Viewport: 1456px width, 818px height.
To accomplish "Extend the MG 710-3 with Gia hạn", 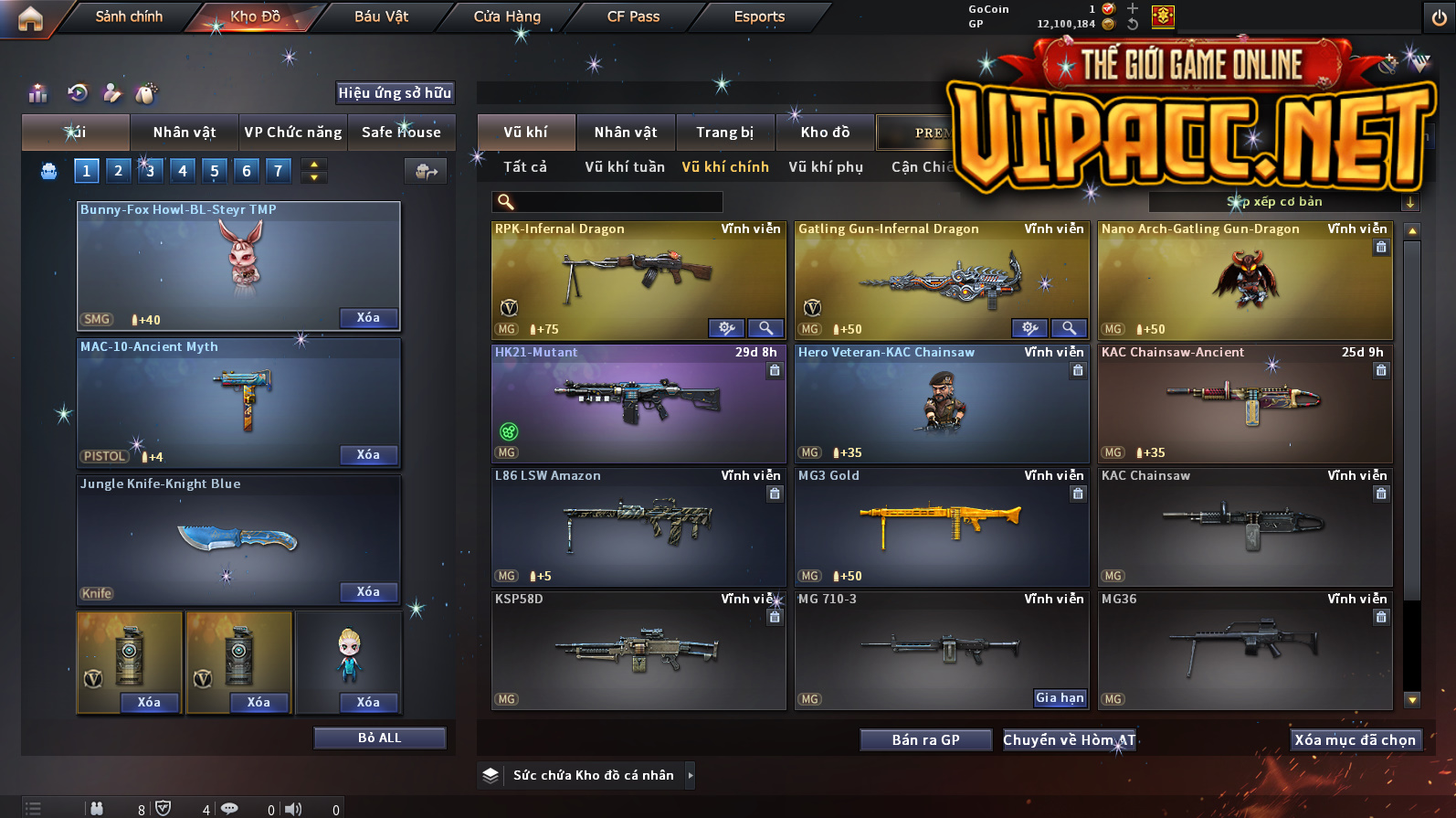I will click(x=1060, y=698).
